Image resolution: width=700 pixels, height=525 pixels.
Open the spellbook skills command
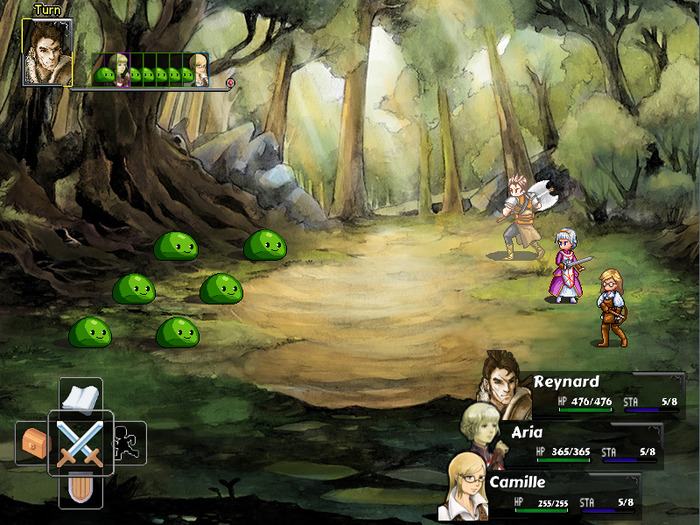(80, 398)
